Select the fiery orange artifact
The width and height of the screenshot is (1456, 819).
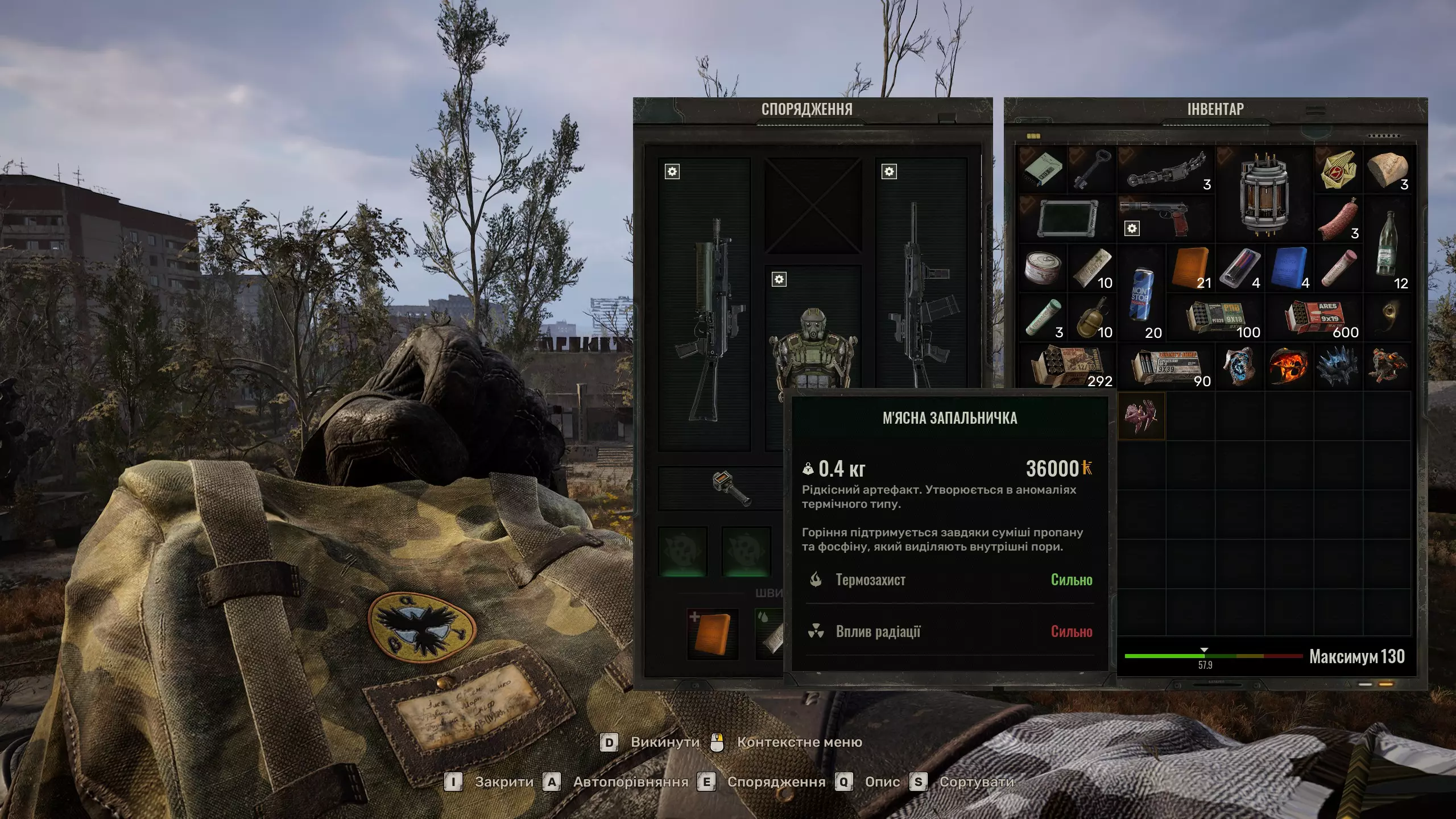pos(1289,367)
